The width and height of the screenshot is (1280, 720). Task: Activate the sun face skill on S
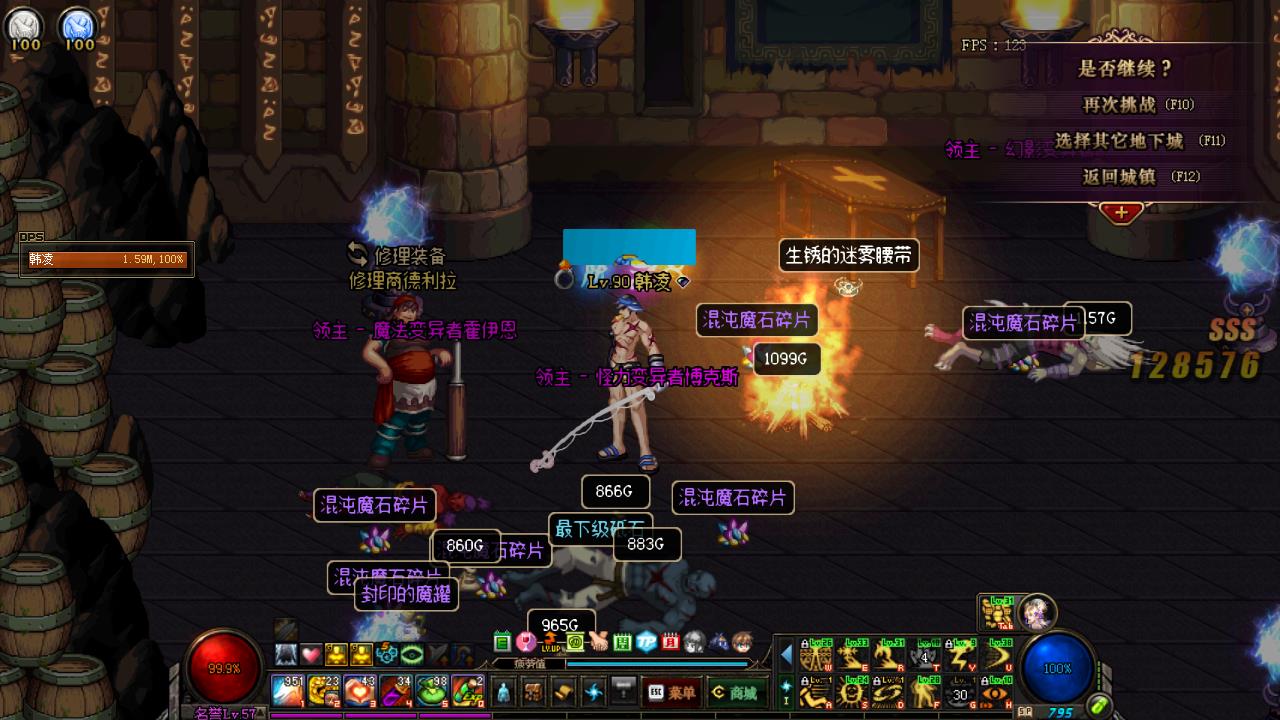852,691
